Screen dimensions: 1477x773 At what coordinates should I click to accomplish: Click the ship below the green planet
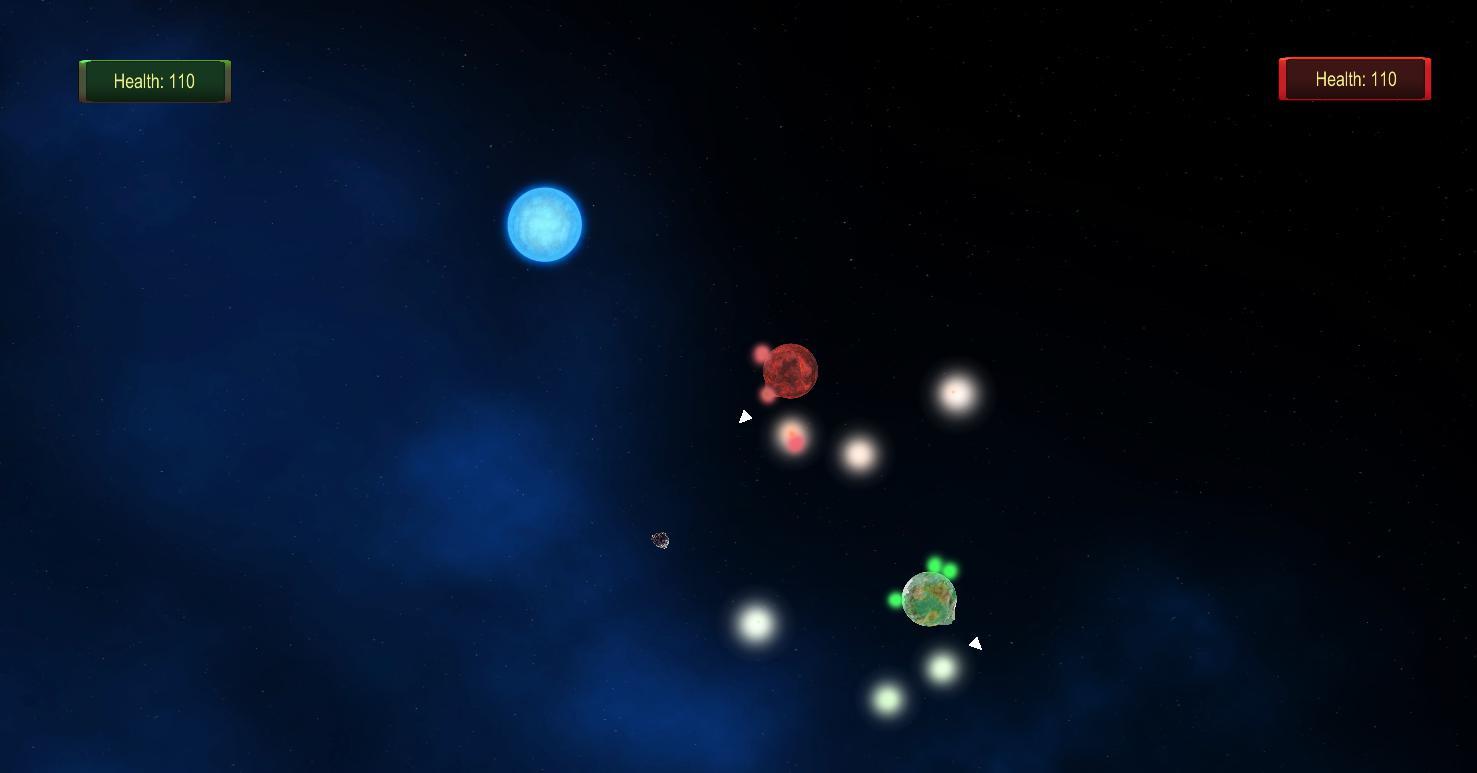coord(973,643)
